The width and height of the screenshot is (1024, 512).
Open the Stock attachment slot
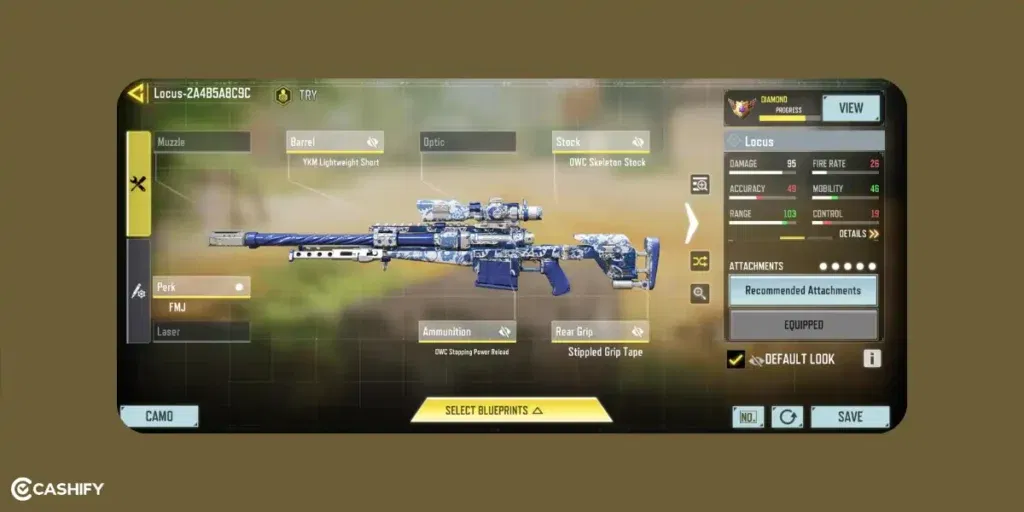point(601,142)
